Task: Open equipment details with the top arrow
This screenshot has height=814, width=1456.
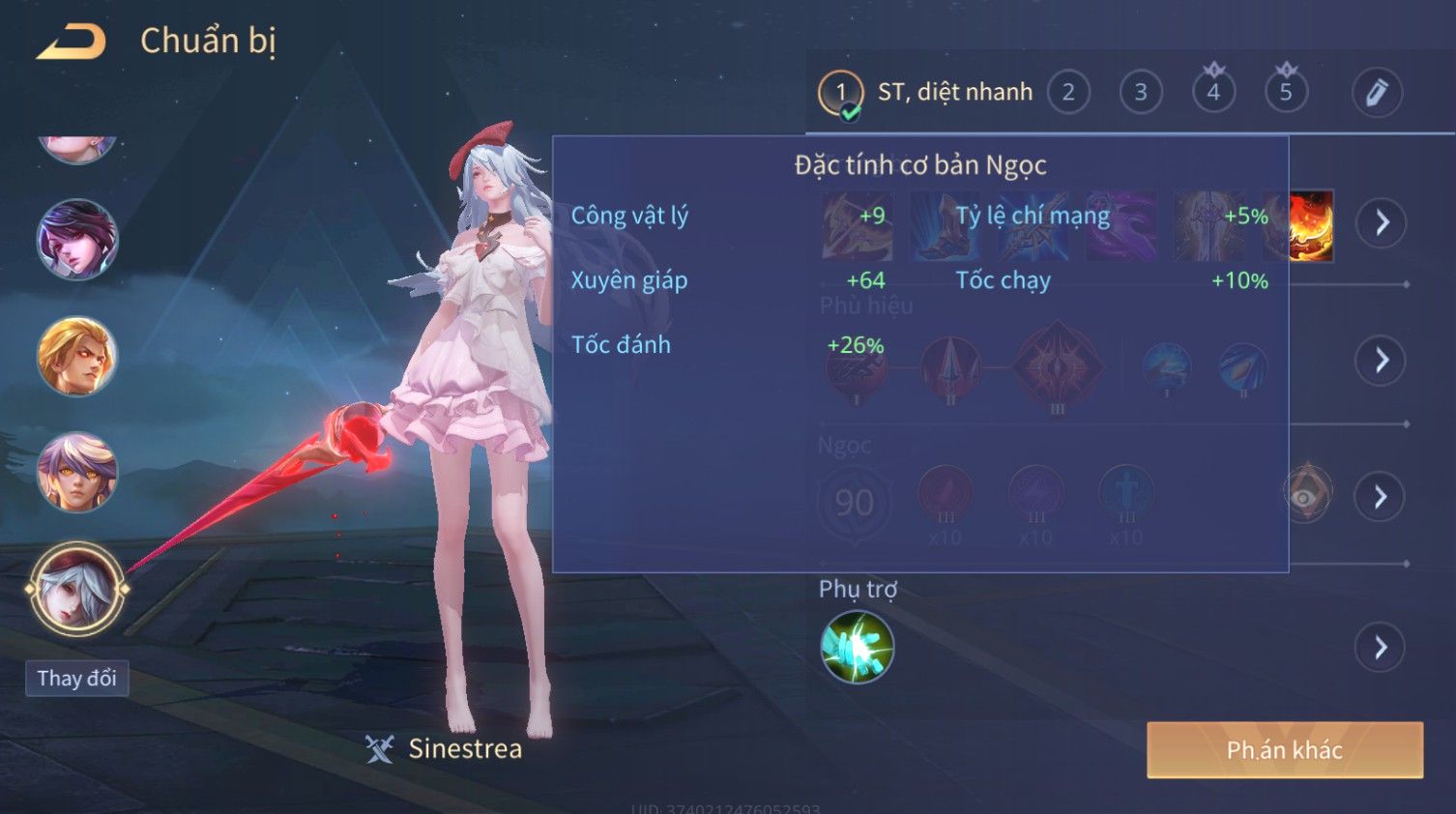Action: click(1382, 223)
